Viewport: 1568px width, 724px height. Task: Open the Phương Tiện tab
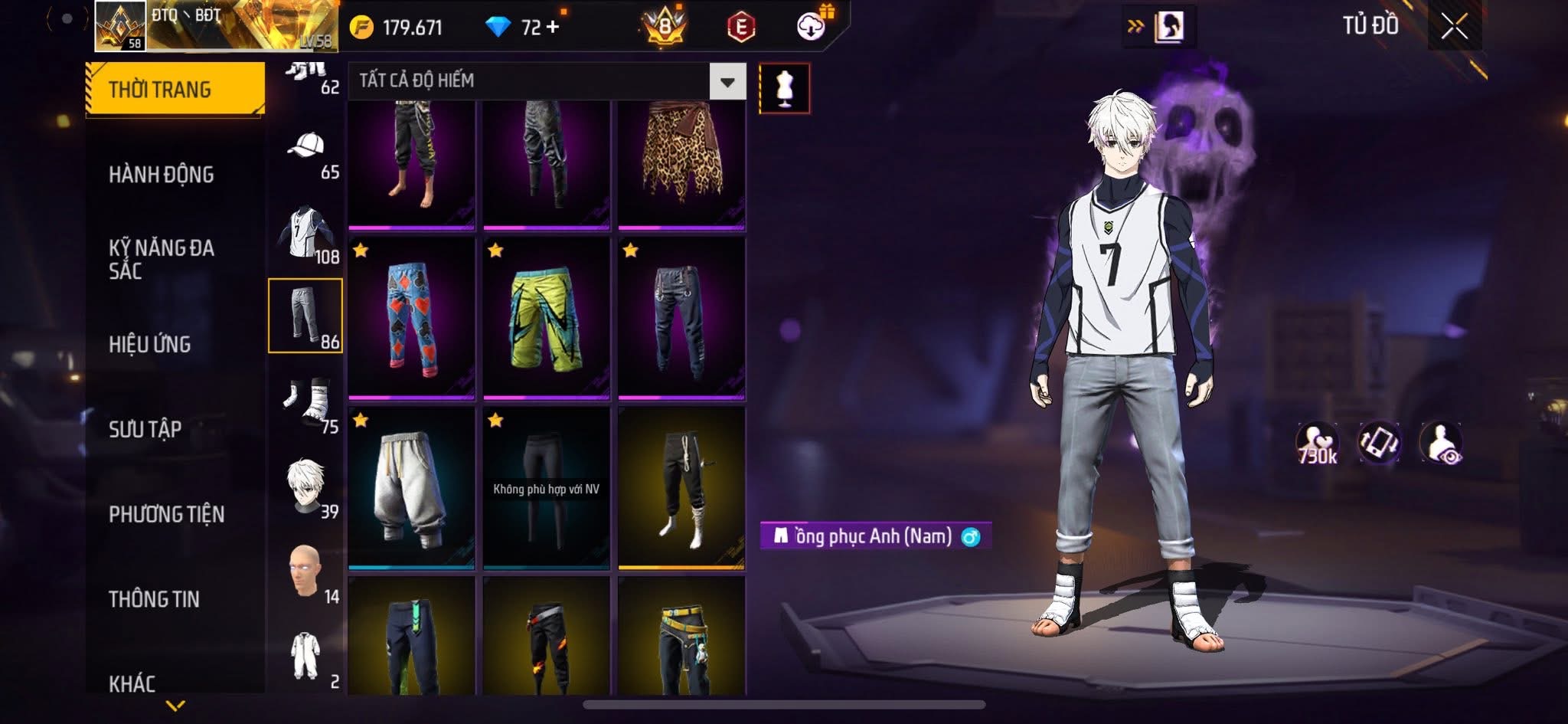(x=166, y=514)
